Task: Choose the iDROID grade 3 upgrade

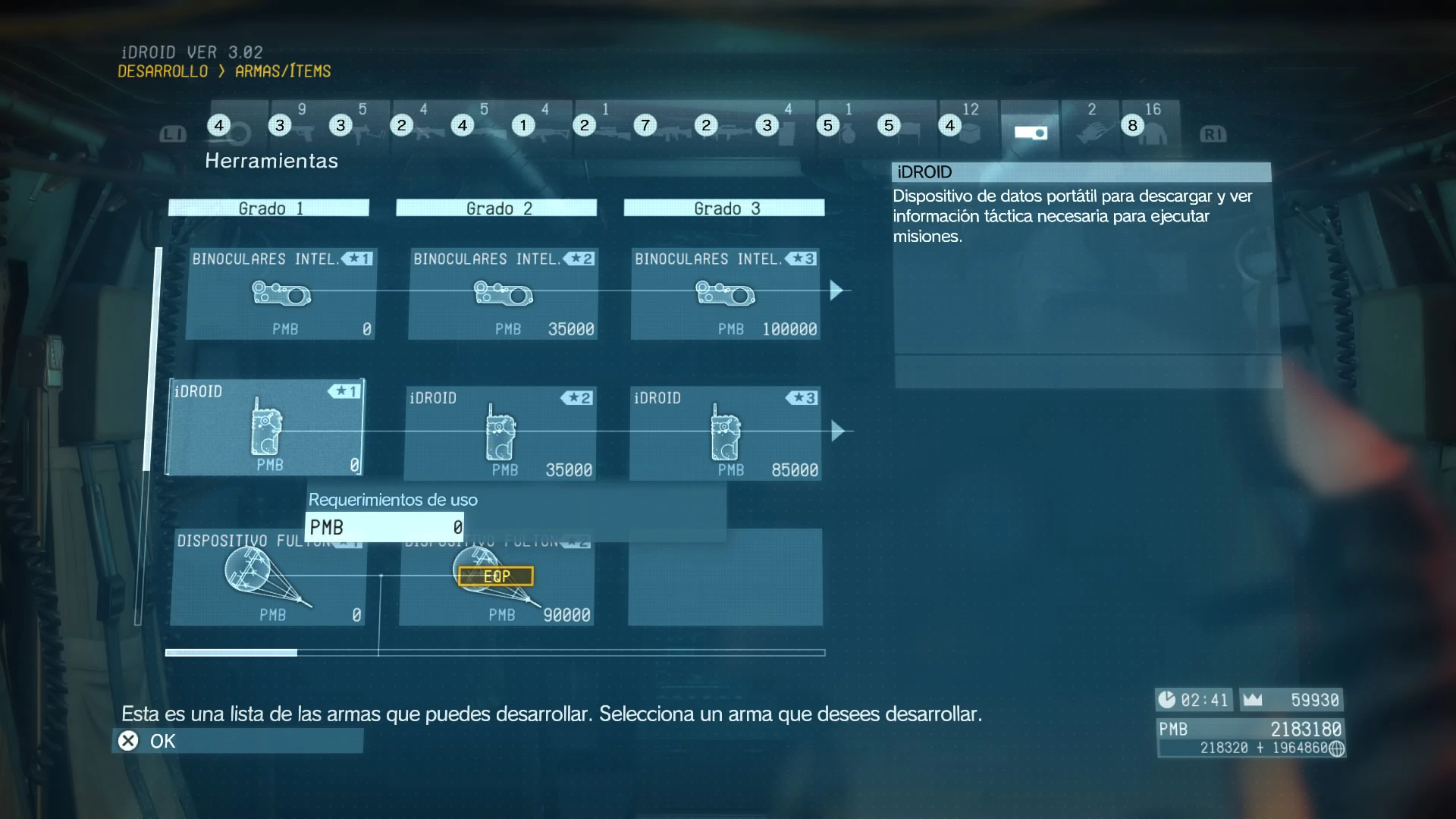Action: pyautogui.click(x=725, y=433)
